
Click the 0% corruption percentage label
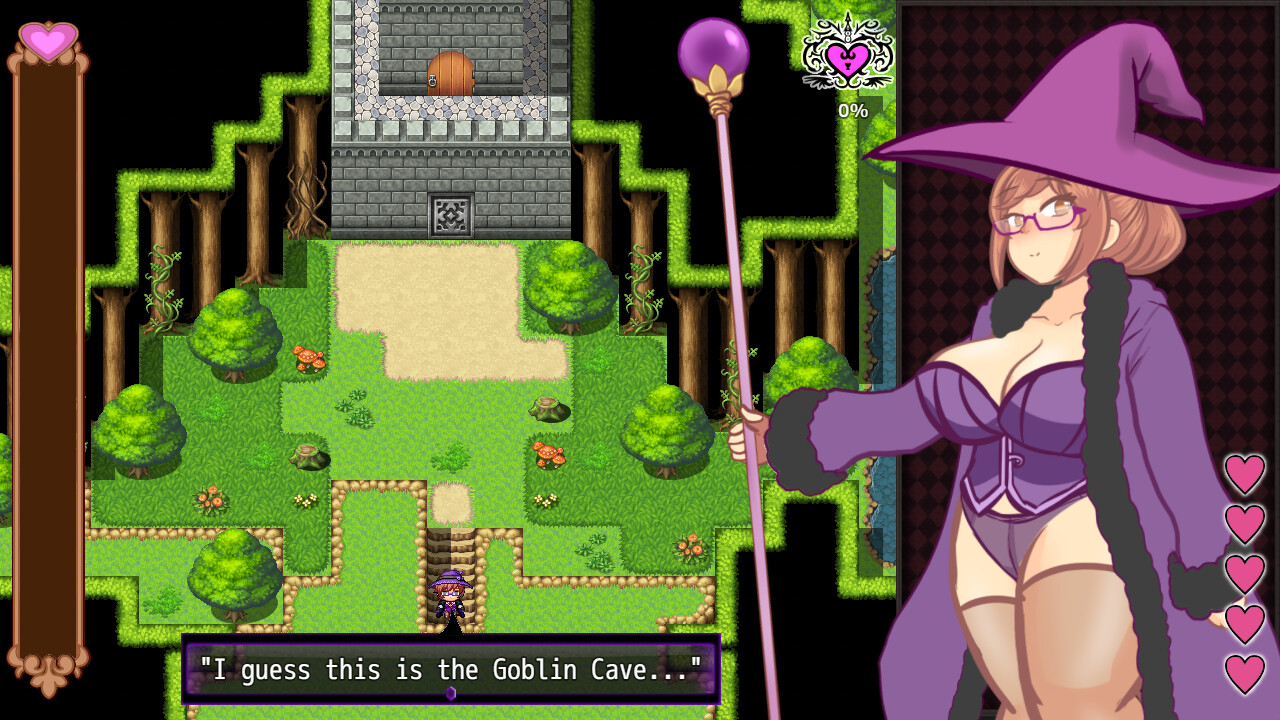[x=851, y=112]
